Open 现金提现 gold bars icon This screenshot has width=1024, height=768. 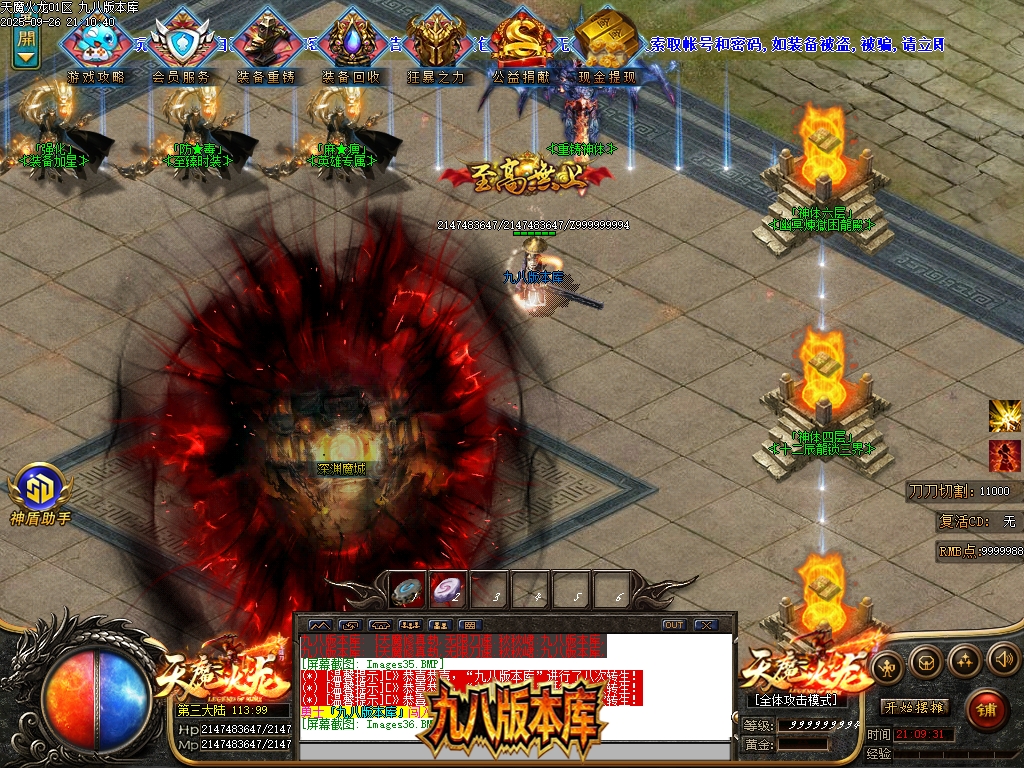[x=607, y=44]
